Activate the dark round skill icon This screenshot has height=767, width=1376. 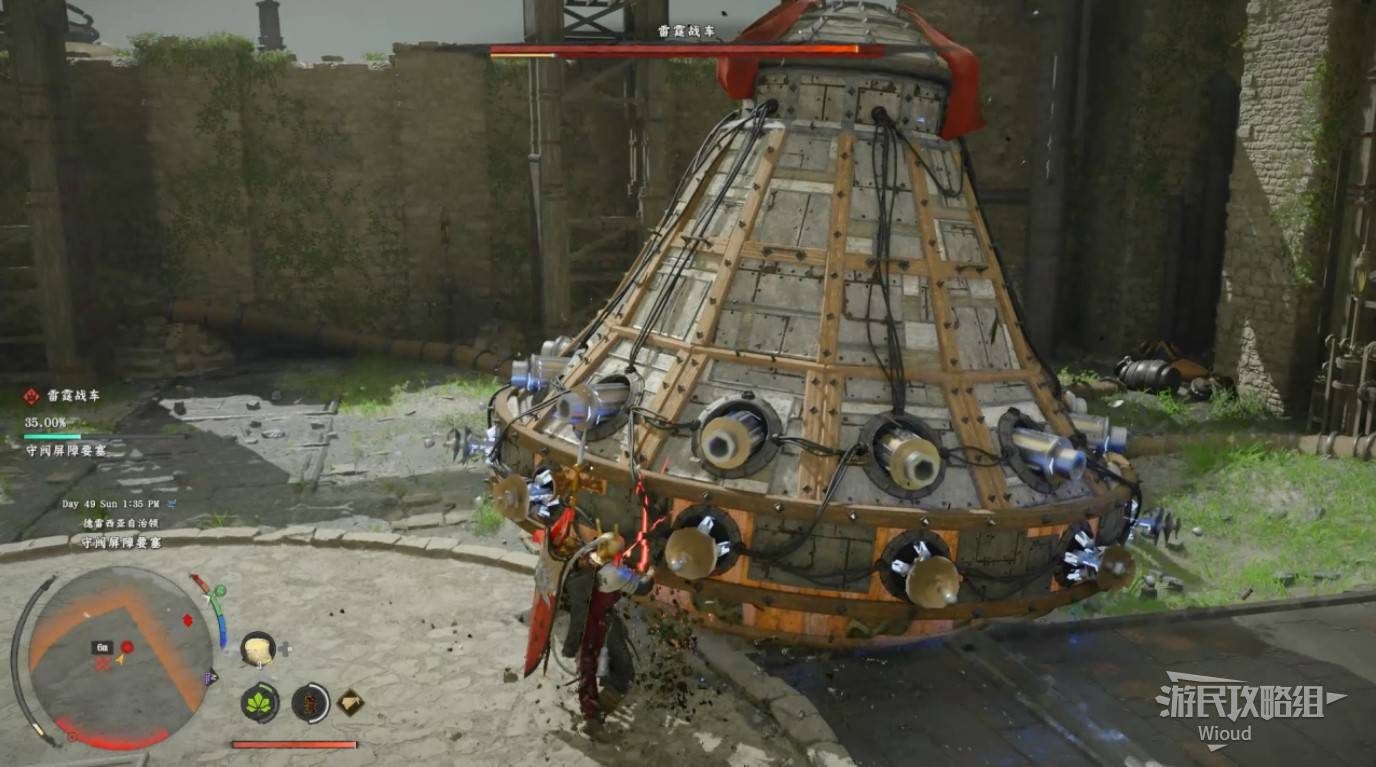coord(311,702)
